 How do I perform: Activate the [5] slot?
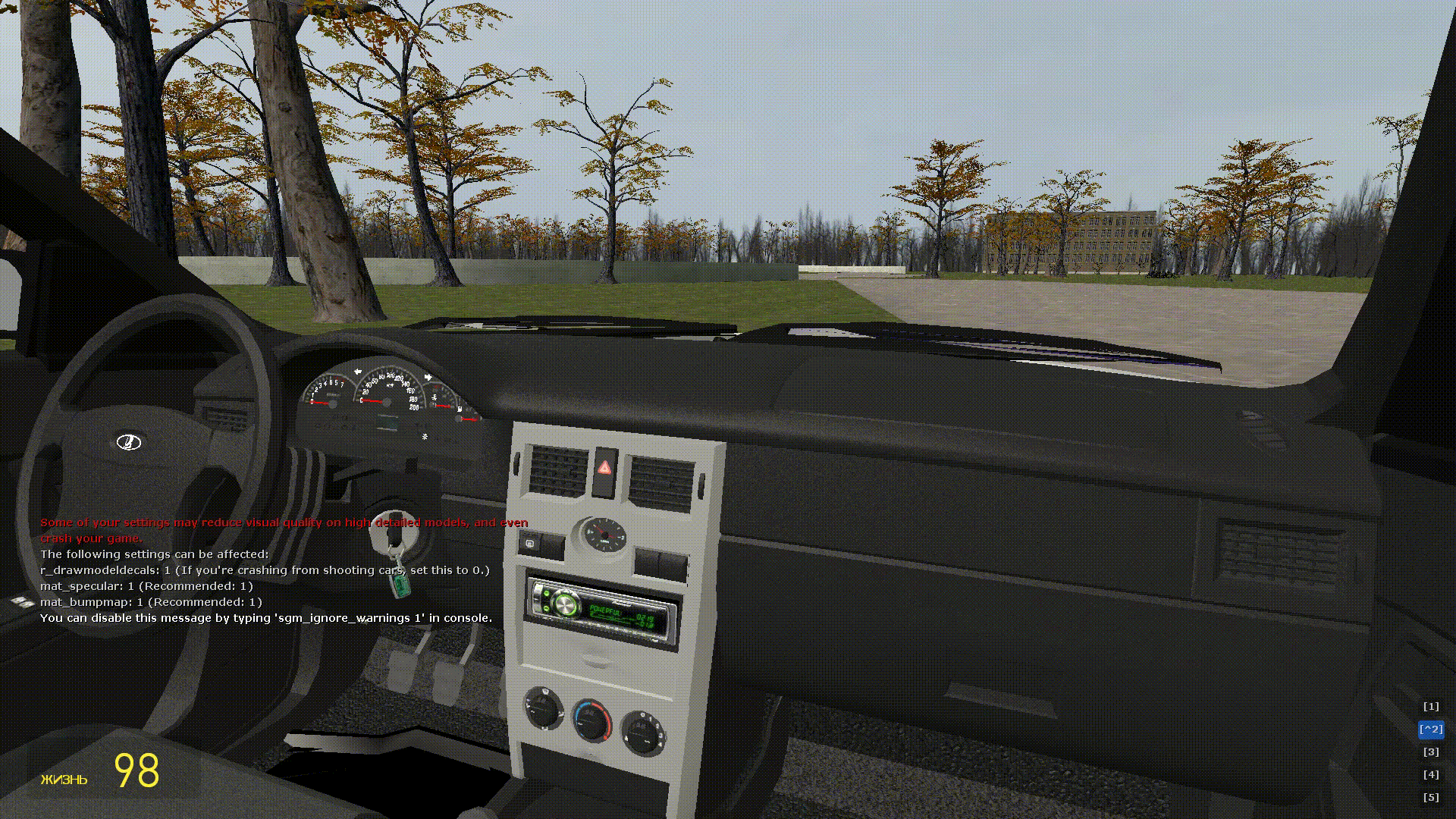pyautogui.click(x=1430, y=798)
